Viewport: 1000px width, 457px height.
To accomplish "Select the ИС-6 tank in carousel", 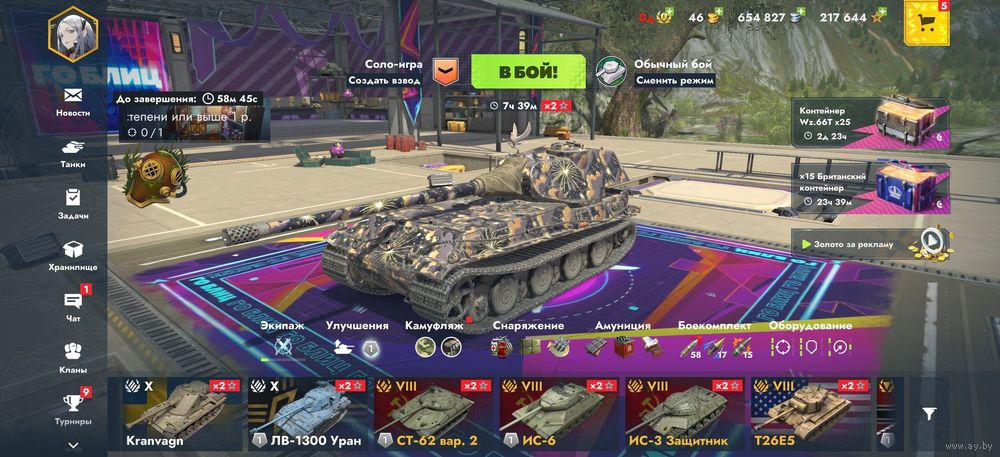I will tap(559, 414).
